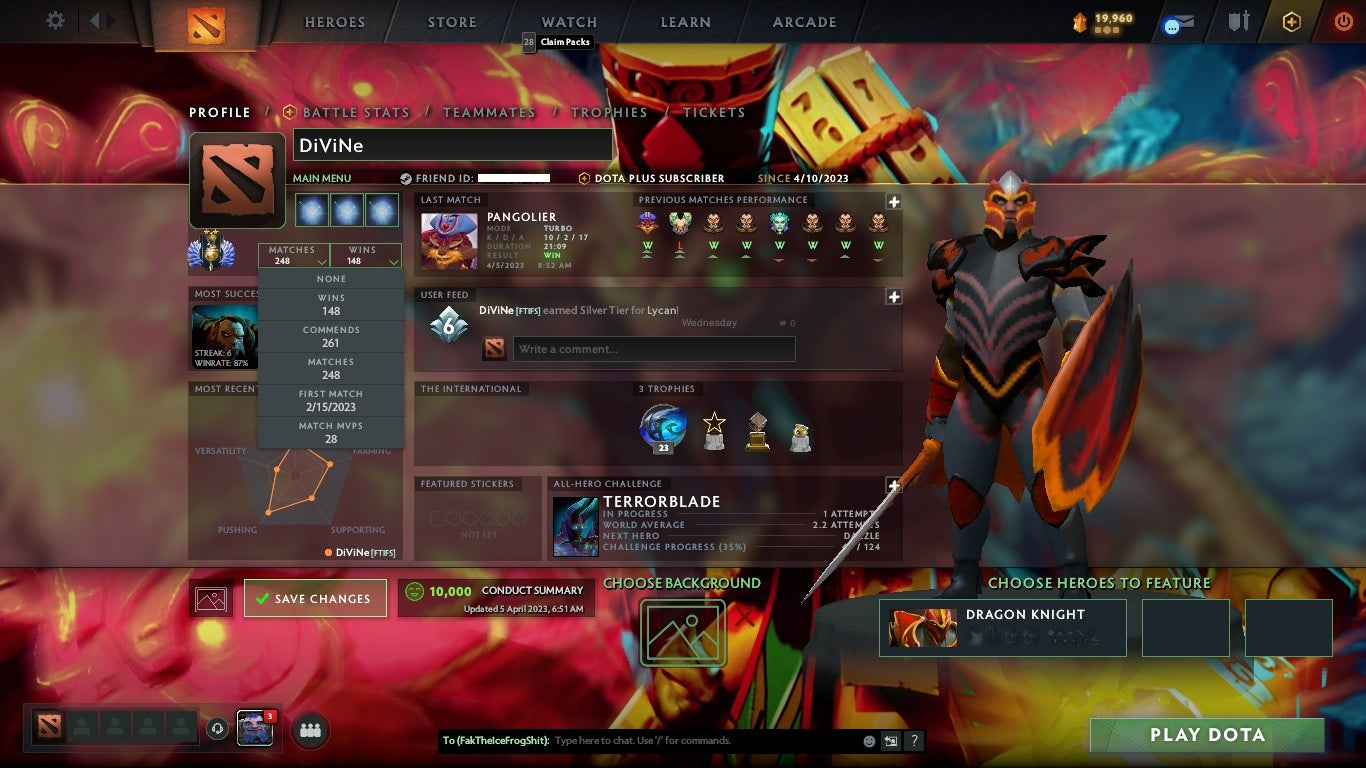This screenshot has height=768, width=1366.
Task: Open the friends list icon near the chat
Action: [x=310, y=731]
